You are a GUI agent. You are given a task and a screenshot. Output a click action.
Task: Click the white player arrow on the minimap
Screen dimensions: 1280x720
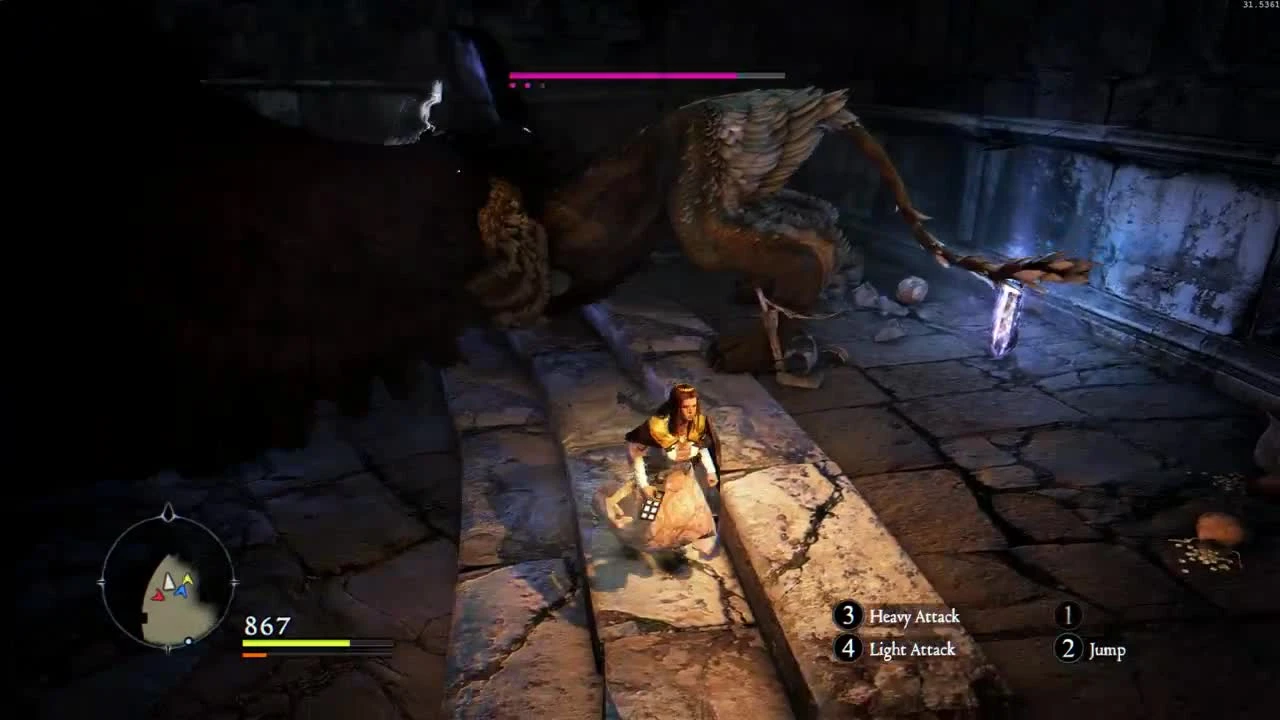click(170, 583)
